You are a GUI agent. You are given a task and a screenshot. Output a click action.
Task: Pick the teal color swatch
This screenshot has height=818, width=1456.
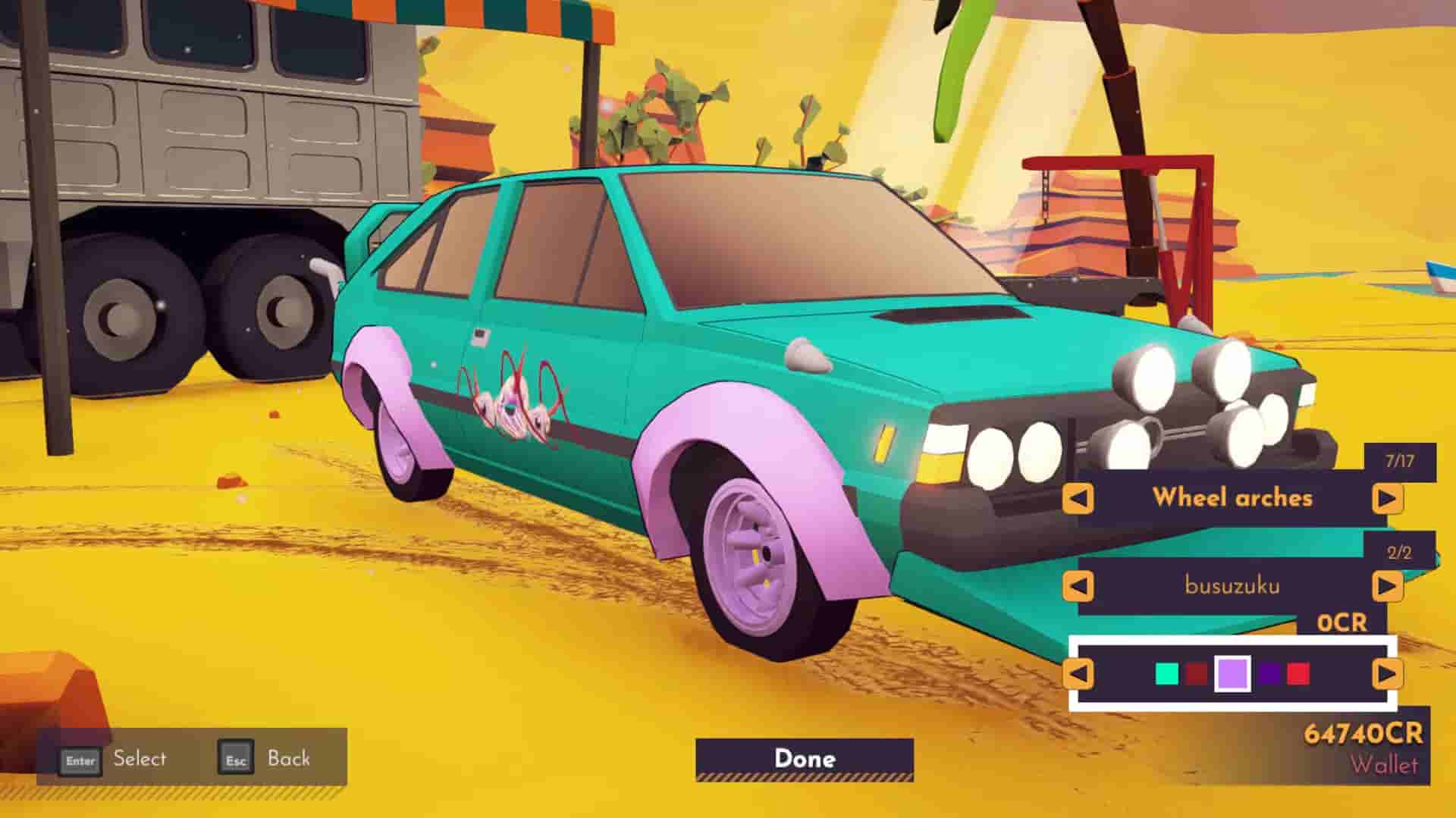click(x=1166, y=673)
